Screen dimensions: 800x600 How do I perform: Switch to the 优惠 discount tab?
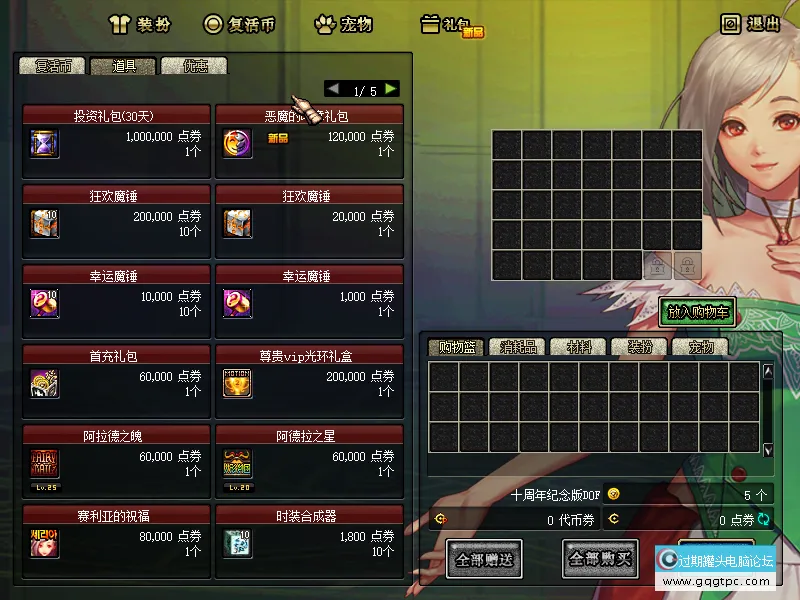coord(194,66)
